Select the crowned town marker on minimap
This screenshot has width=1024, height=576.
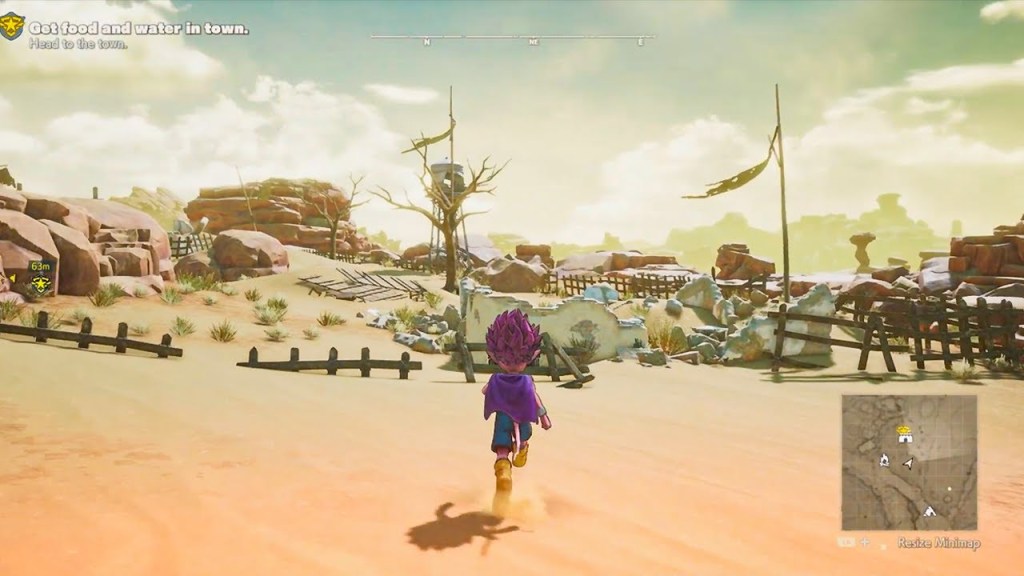click(904, 433)
